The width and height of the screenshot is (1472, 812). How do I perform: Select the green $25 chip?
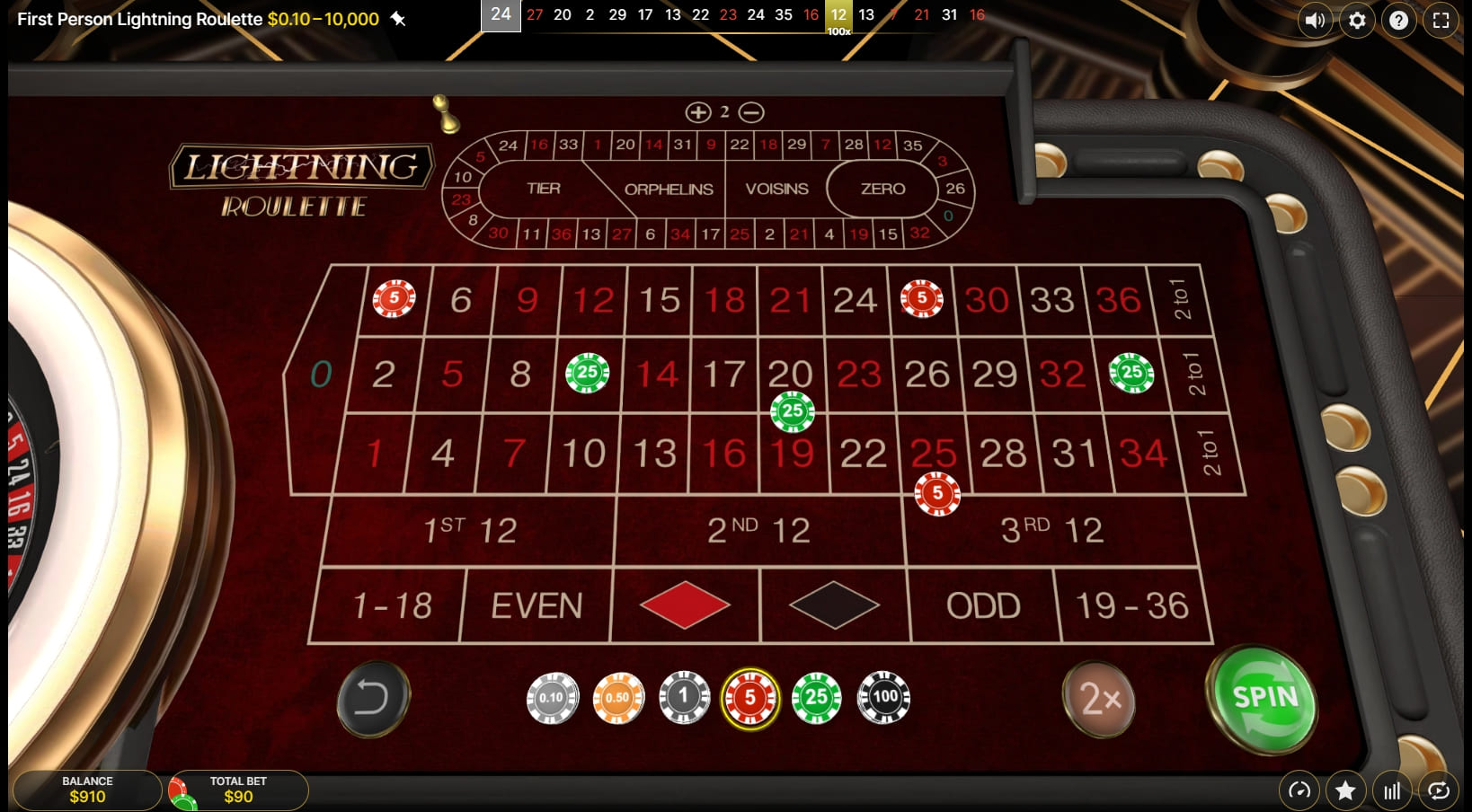click(x=816, y=699)
